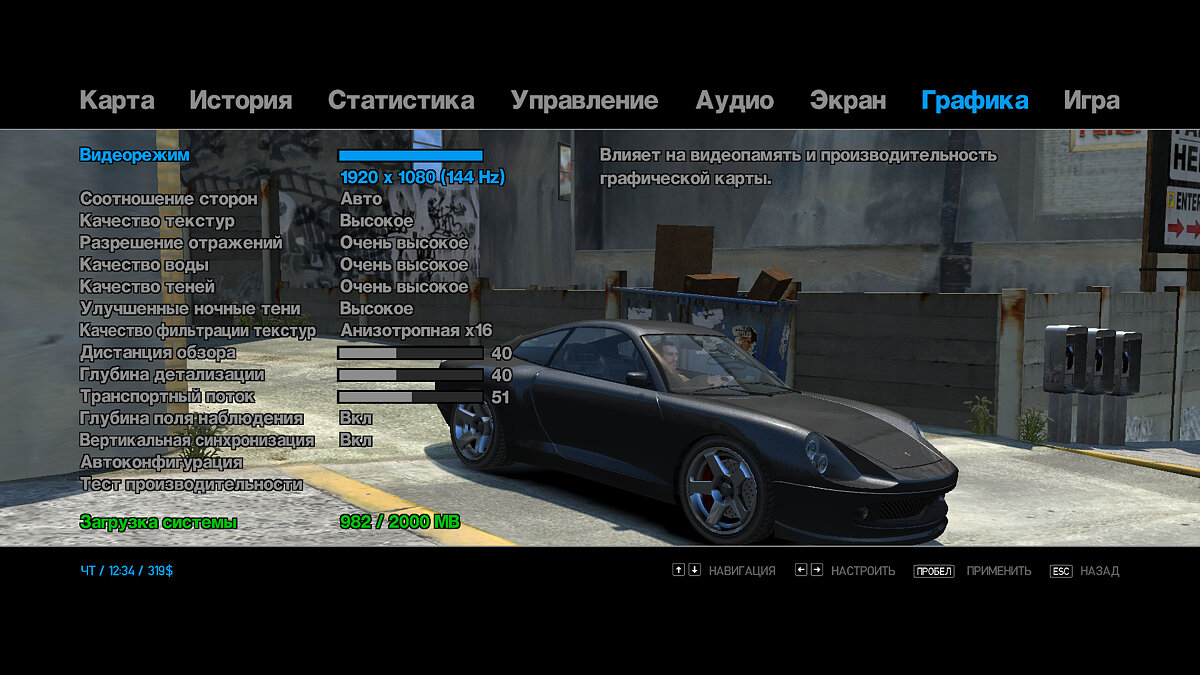Set the Глубина детализации slider
The height and width of the screenshot is (675, 1200).
click(410, 375)
